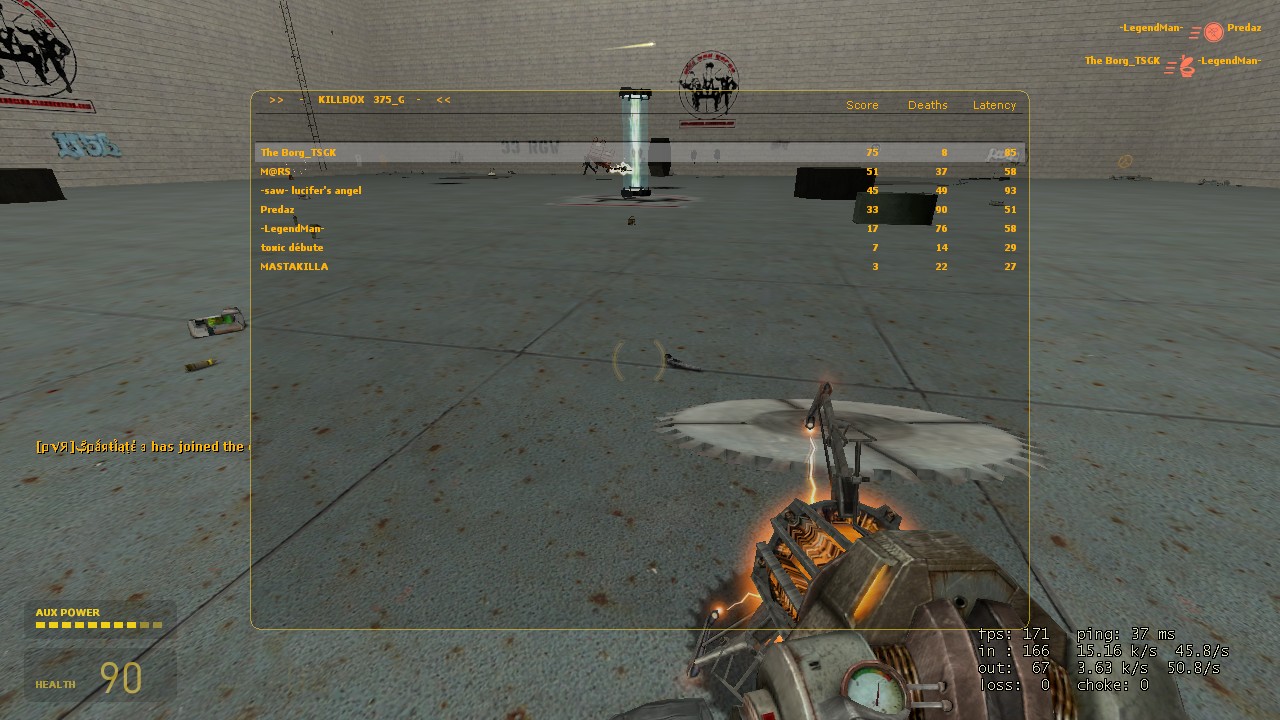
Task: Select the Score column header
Action: click(862, 105)
